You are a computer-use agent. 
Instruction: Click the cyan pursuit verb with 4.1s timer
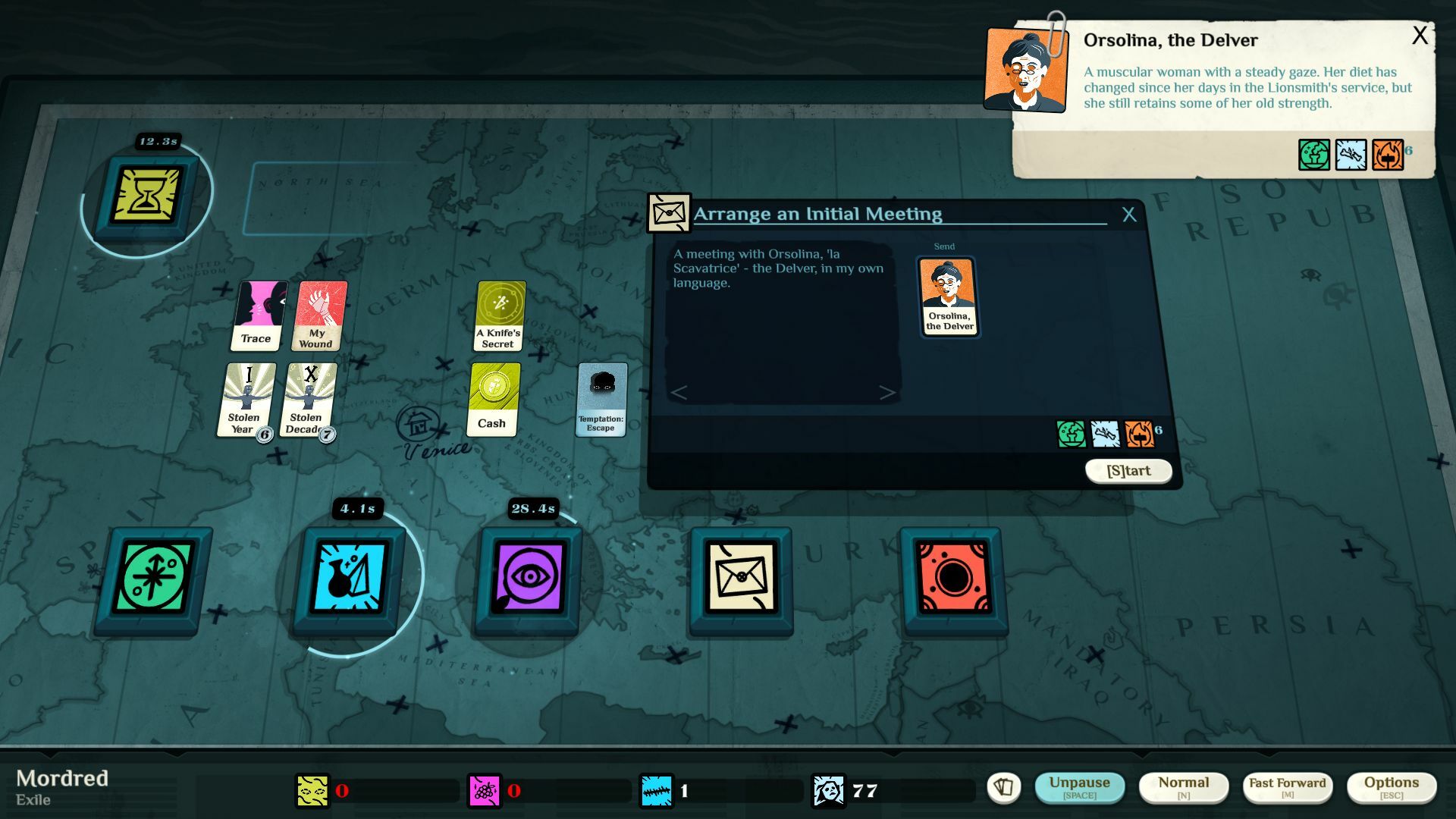click(x=351, y=579)
